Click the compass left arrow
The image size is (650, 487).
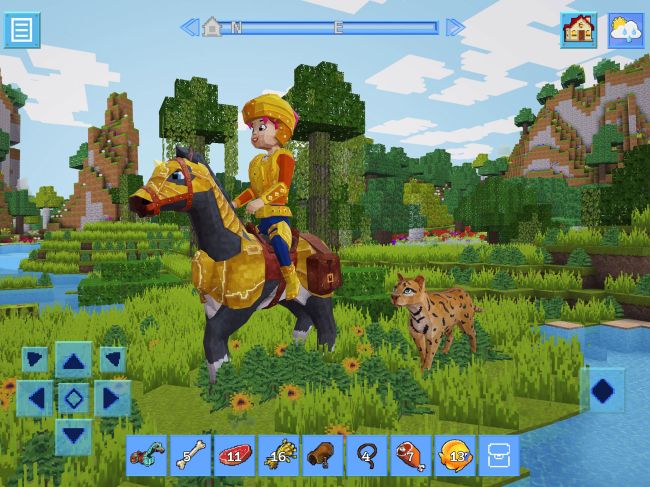tap(188, 27)
